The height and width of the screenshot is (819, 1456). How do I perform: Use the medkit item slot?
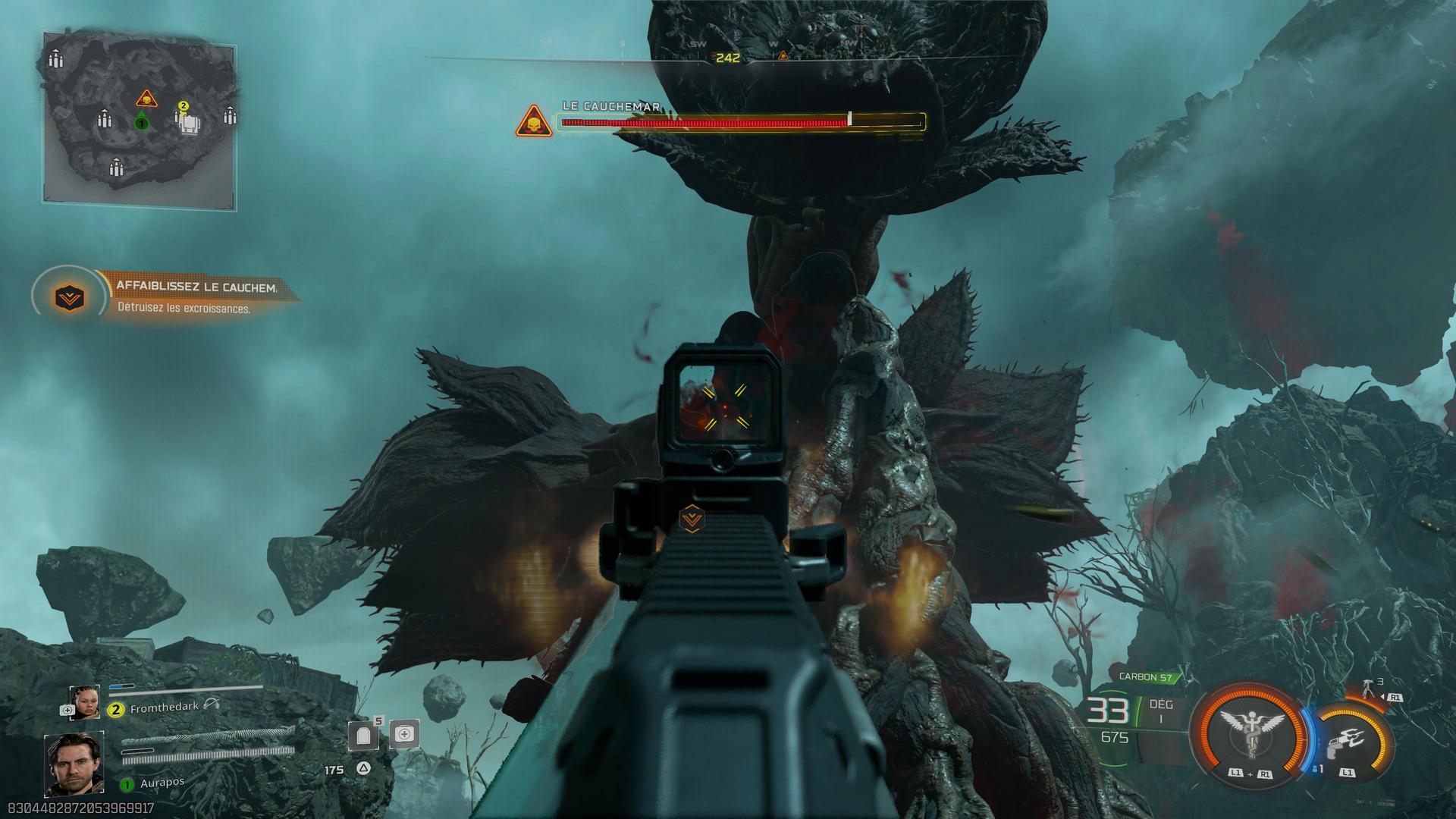click(404, 734)
